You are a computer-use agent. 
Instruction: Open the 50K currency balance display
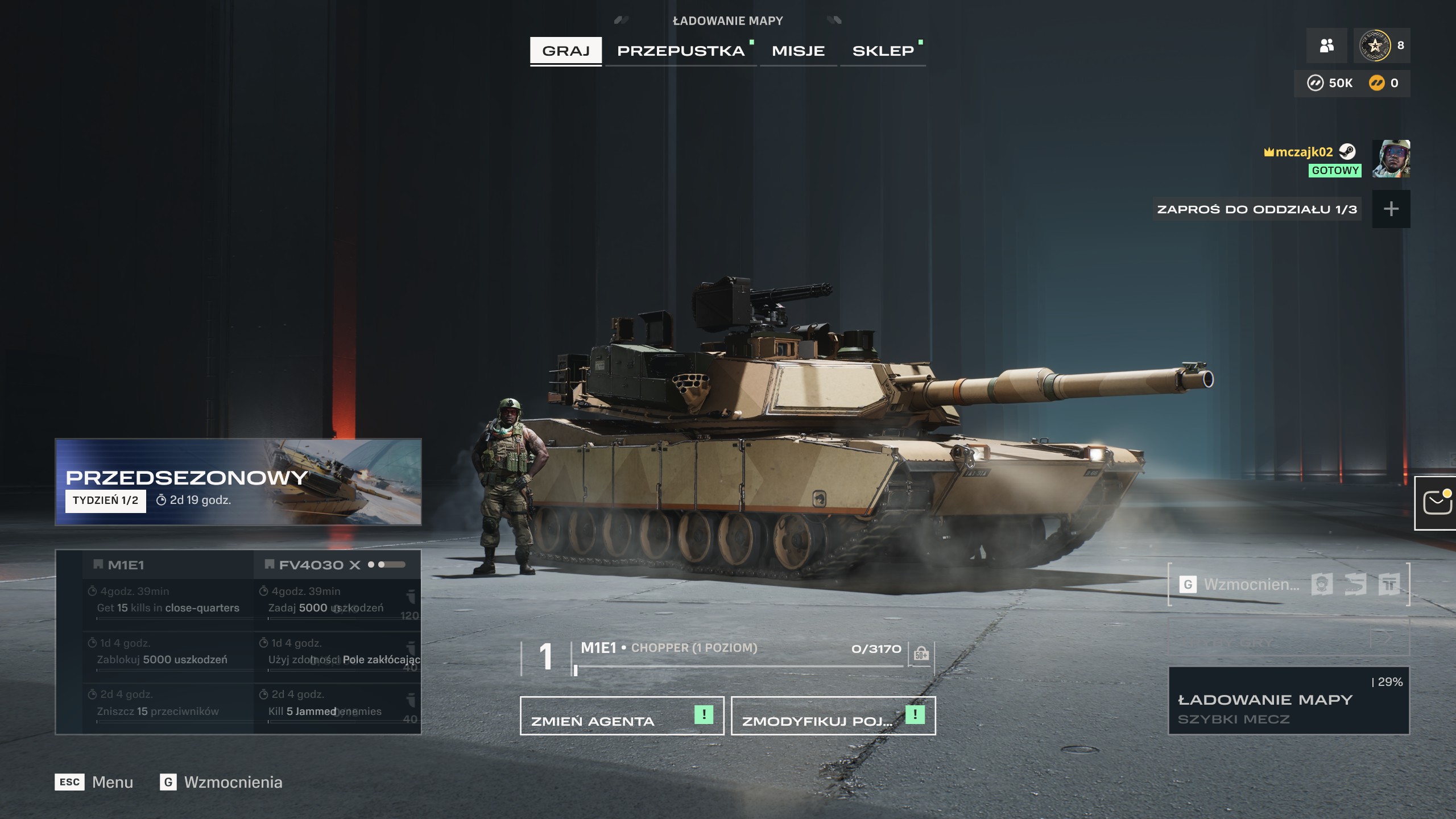1330,84
